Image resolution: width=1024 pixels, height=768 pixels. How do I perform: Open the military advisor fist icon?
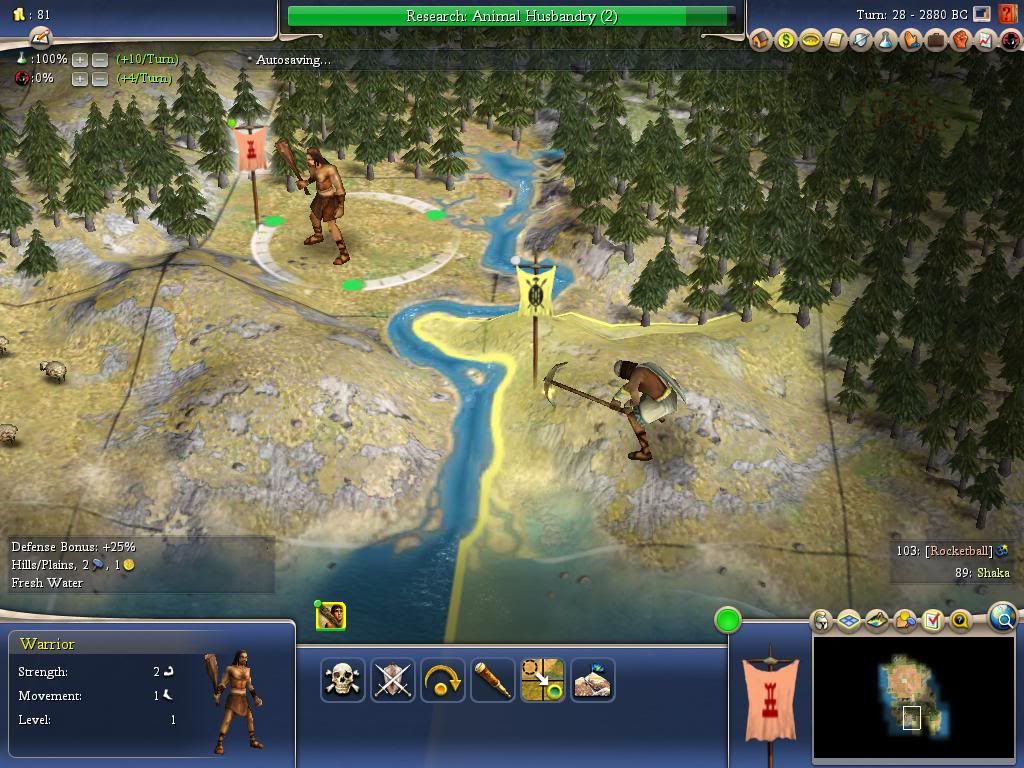pyautogui.click(x=960, y=41)
